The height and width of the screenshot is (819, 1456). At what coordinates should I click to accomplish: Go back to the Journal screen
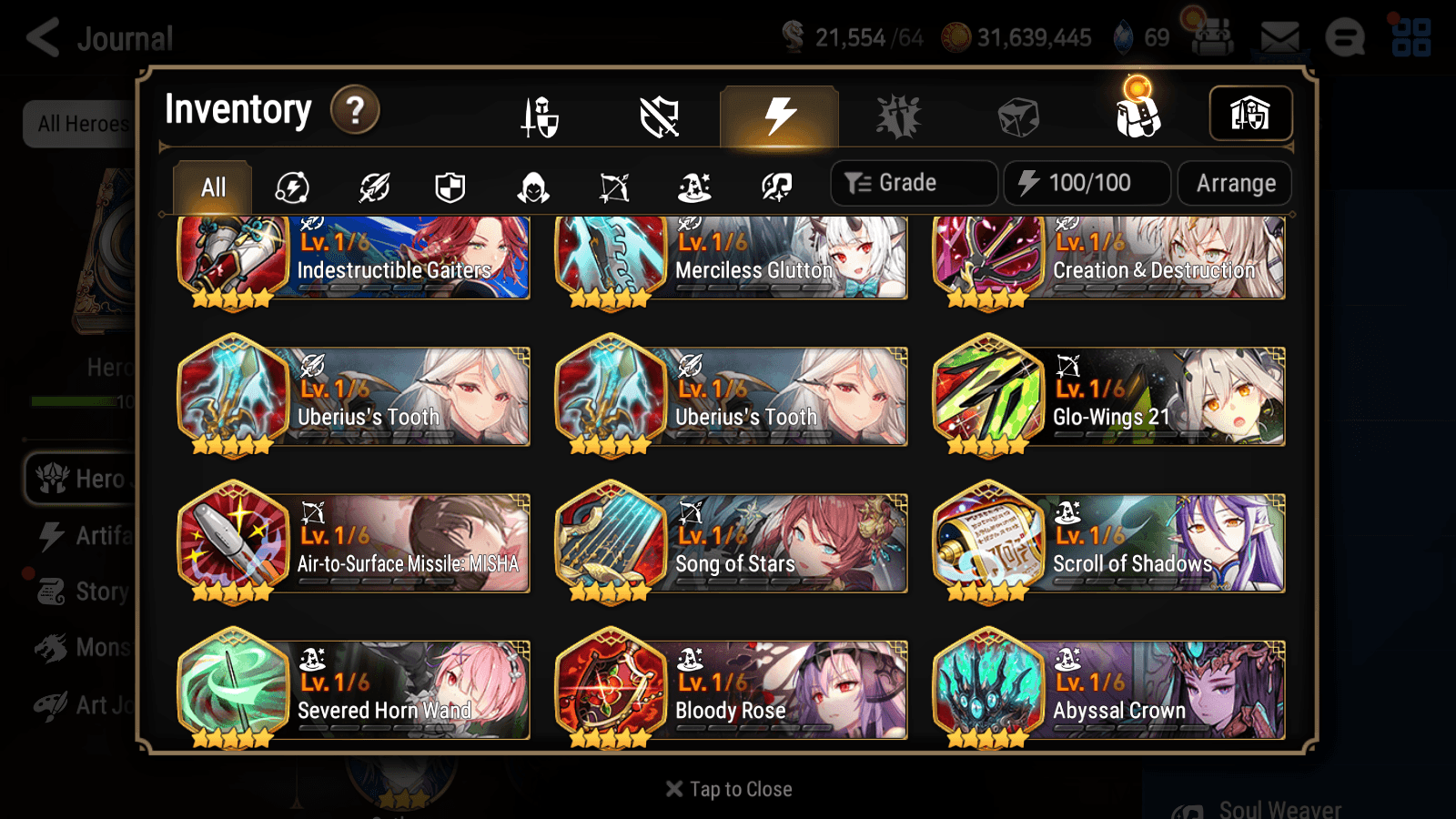pos(44,37)
